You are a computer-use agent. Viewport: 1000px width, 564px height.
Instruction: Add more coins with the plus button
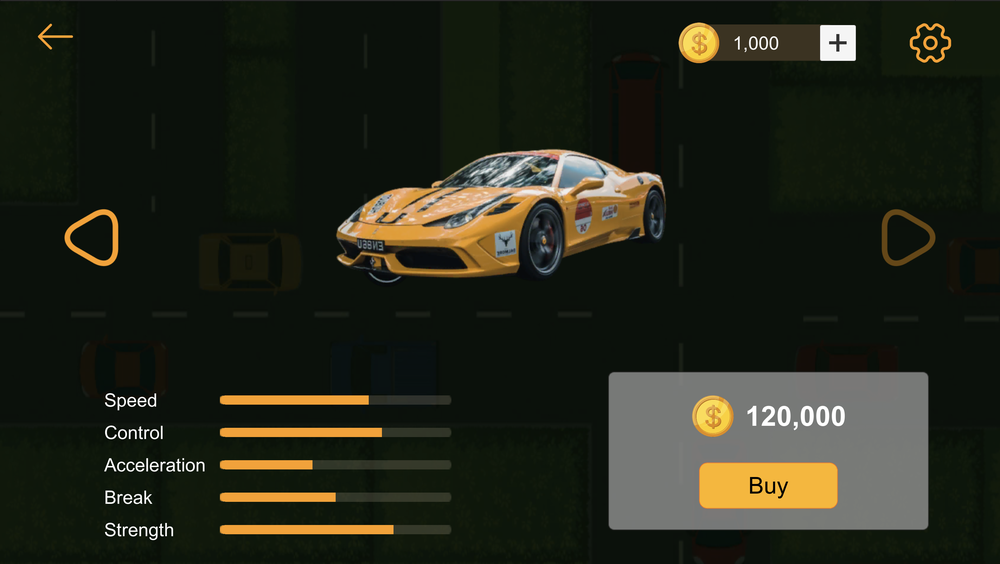tap(838, 43)
